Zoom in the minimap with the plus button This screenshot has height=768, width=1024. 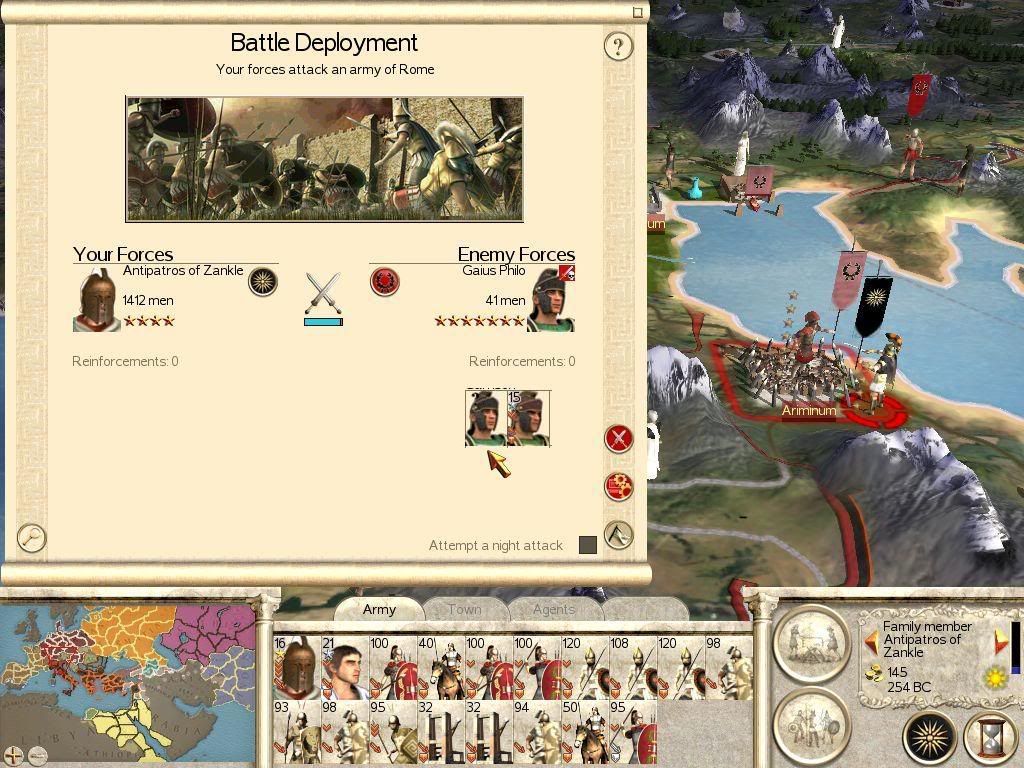click(13, 755)
